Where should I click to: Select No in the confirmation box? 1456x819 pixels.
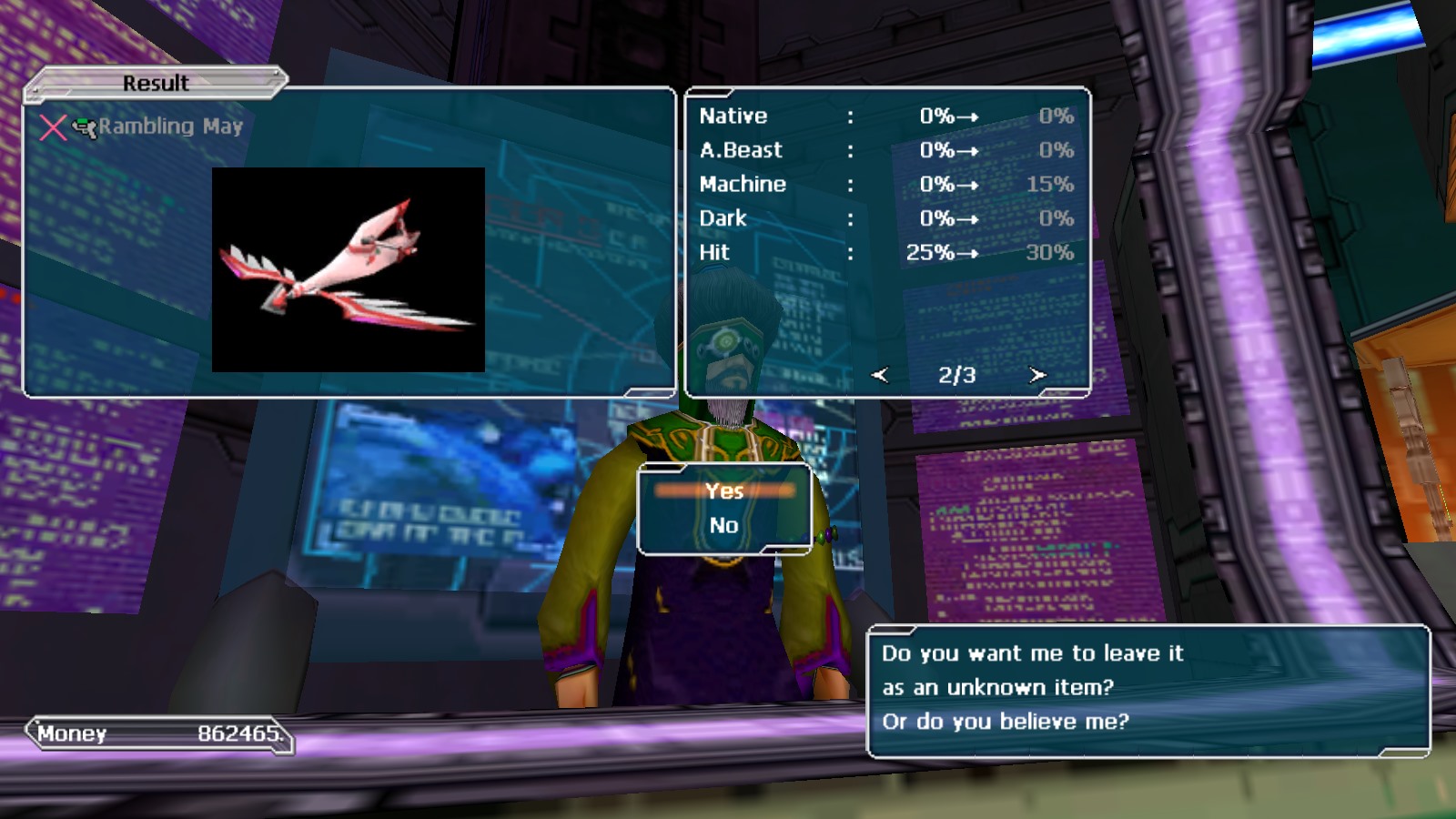coord(724,526)
